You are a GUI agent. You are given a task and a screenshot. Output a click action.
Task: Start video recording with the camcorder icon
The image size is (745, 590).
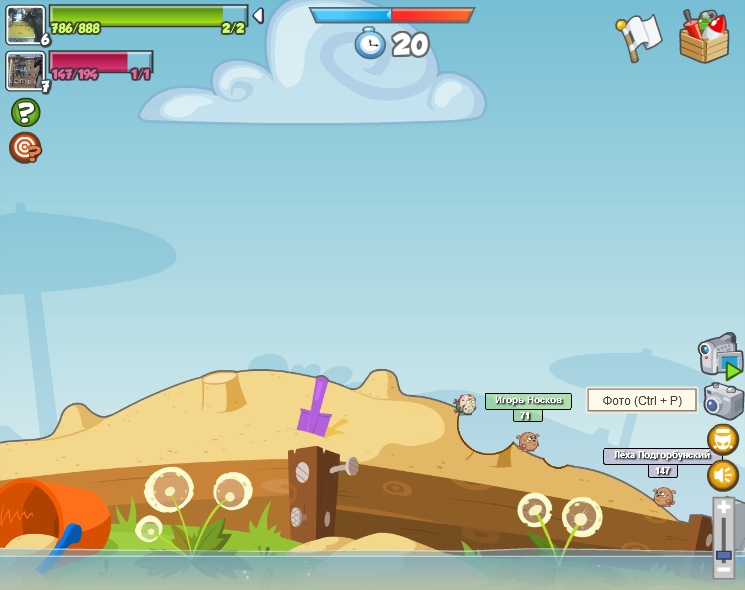click(x=719, y=355)
